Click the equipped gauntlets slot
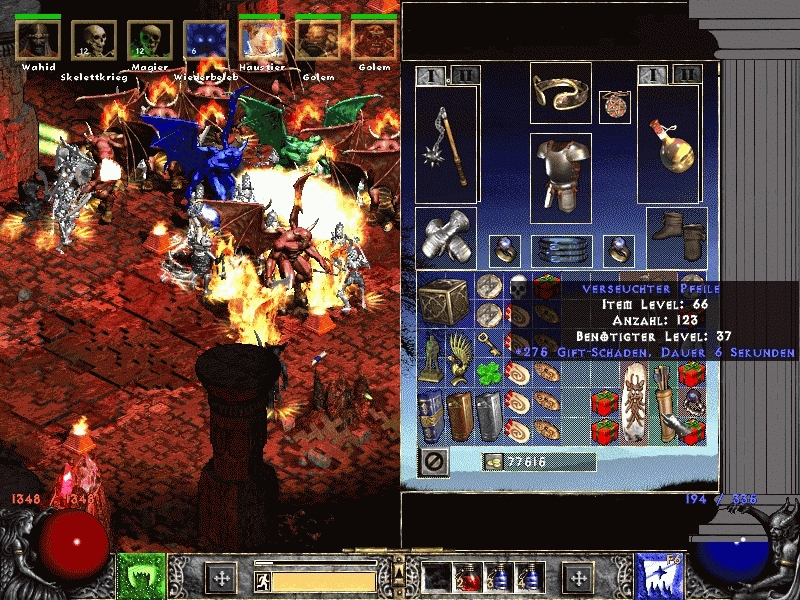The width and height of the screenshot is (800, 600). [x=445, y=237]
